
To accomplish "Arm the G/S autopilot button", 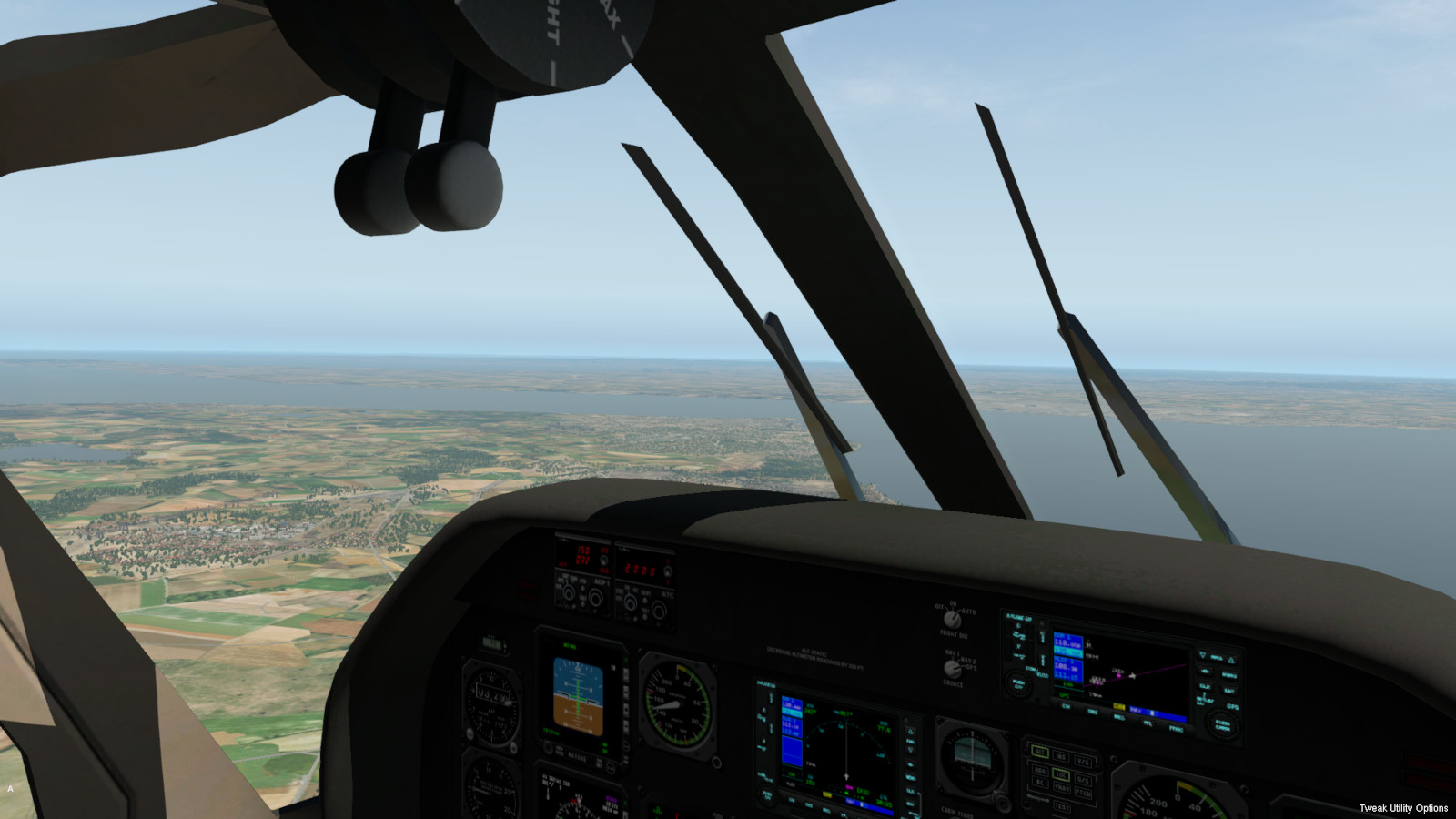I will [1083, 779].
